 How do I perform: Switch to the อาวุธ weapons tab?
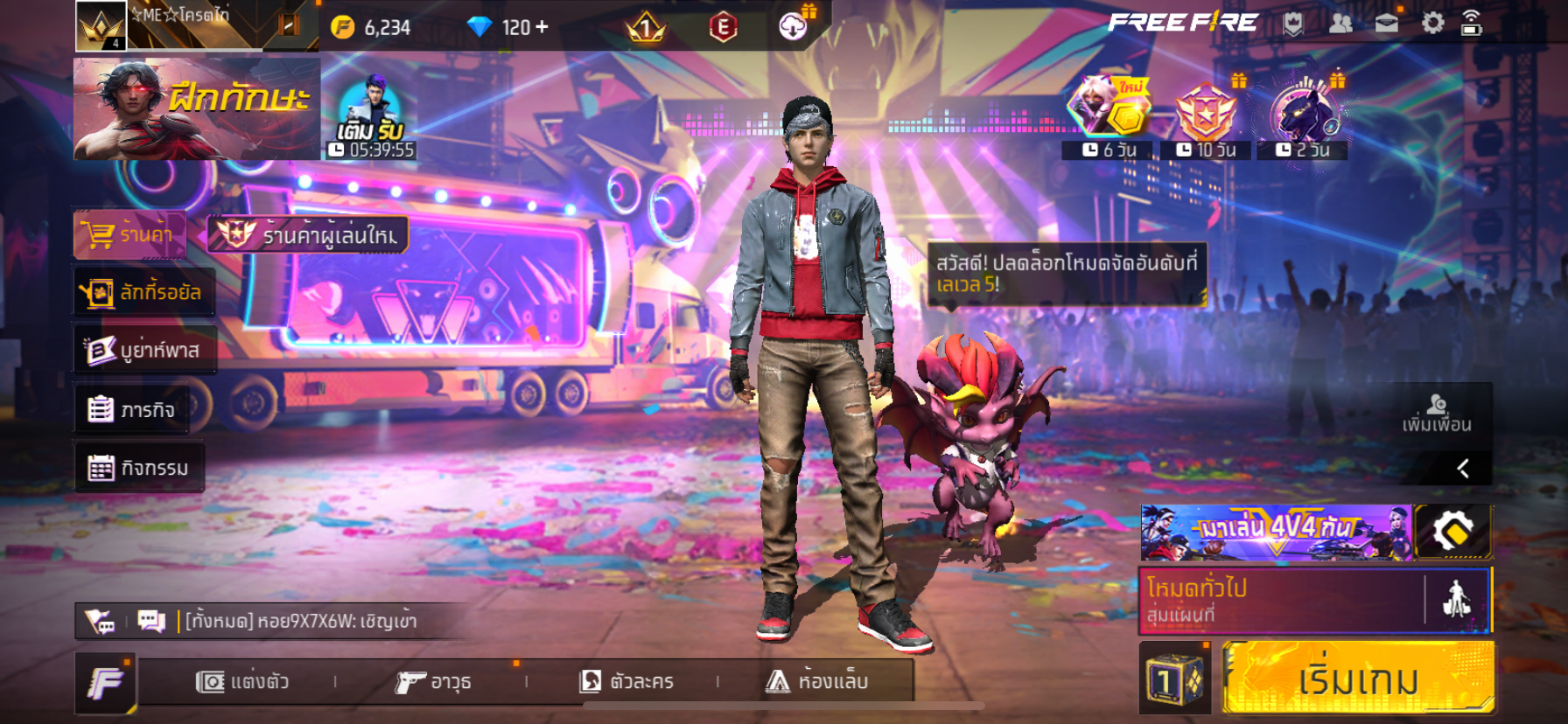coord(433,681)
